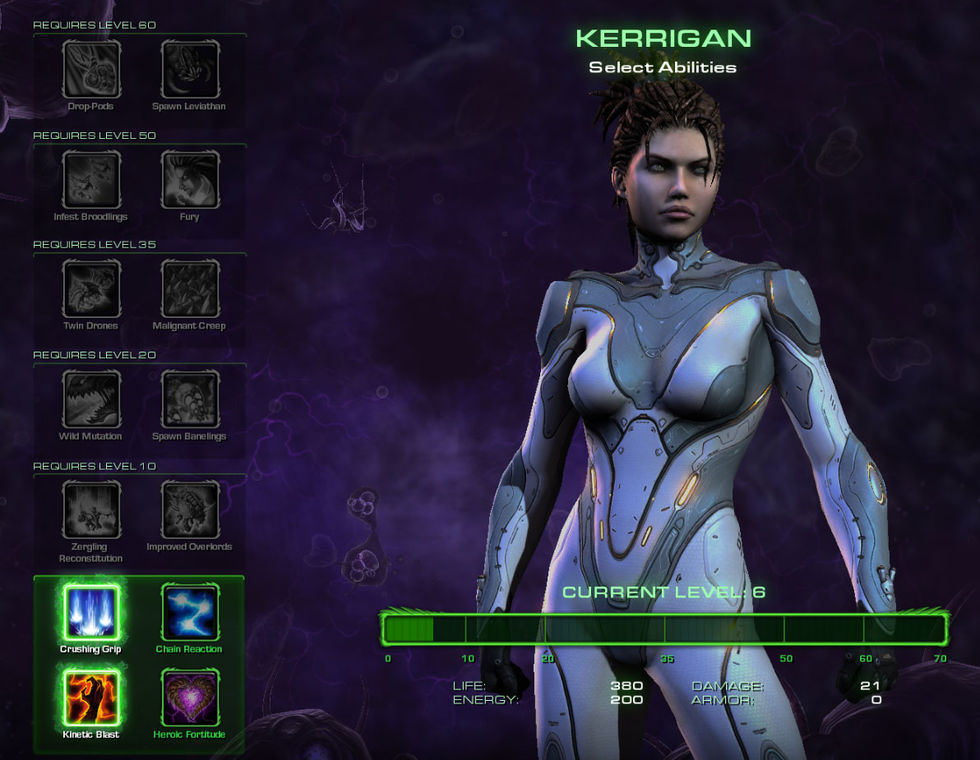This screenshot has width=980, height=760.
Task: Select the Heroic Fortitude ability
Action: tap(189, 697)
